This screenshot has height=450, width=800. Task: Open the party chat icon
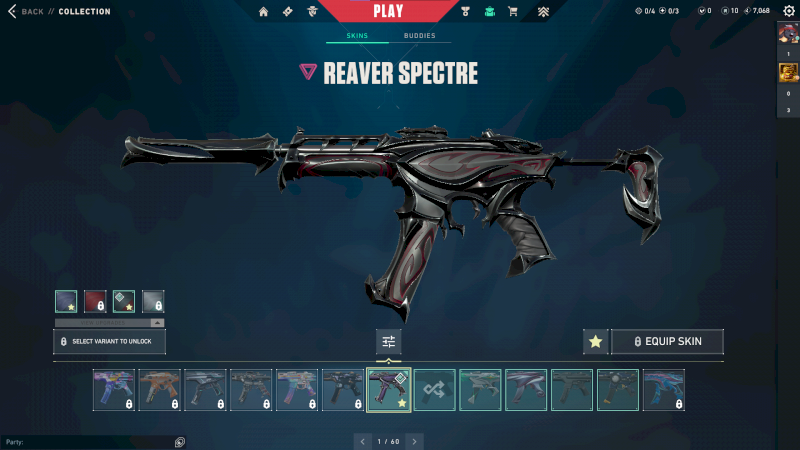(179, 442)
